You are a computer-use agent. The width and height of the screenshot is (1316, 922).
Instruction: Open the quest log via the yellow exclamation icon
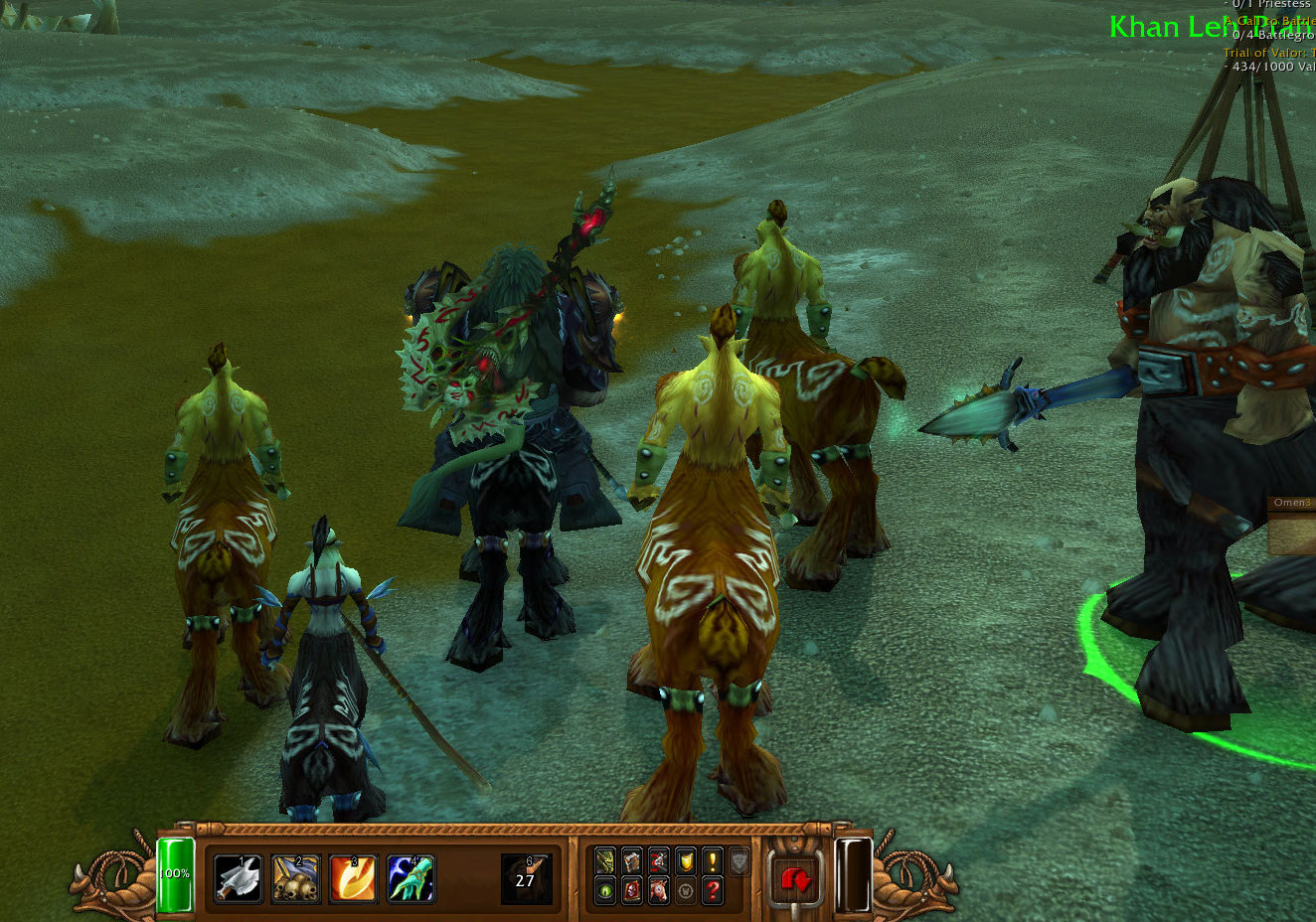pyautogui.click(x=712, y=861)
